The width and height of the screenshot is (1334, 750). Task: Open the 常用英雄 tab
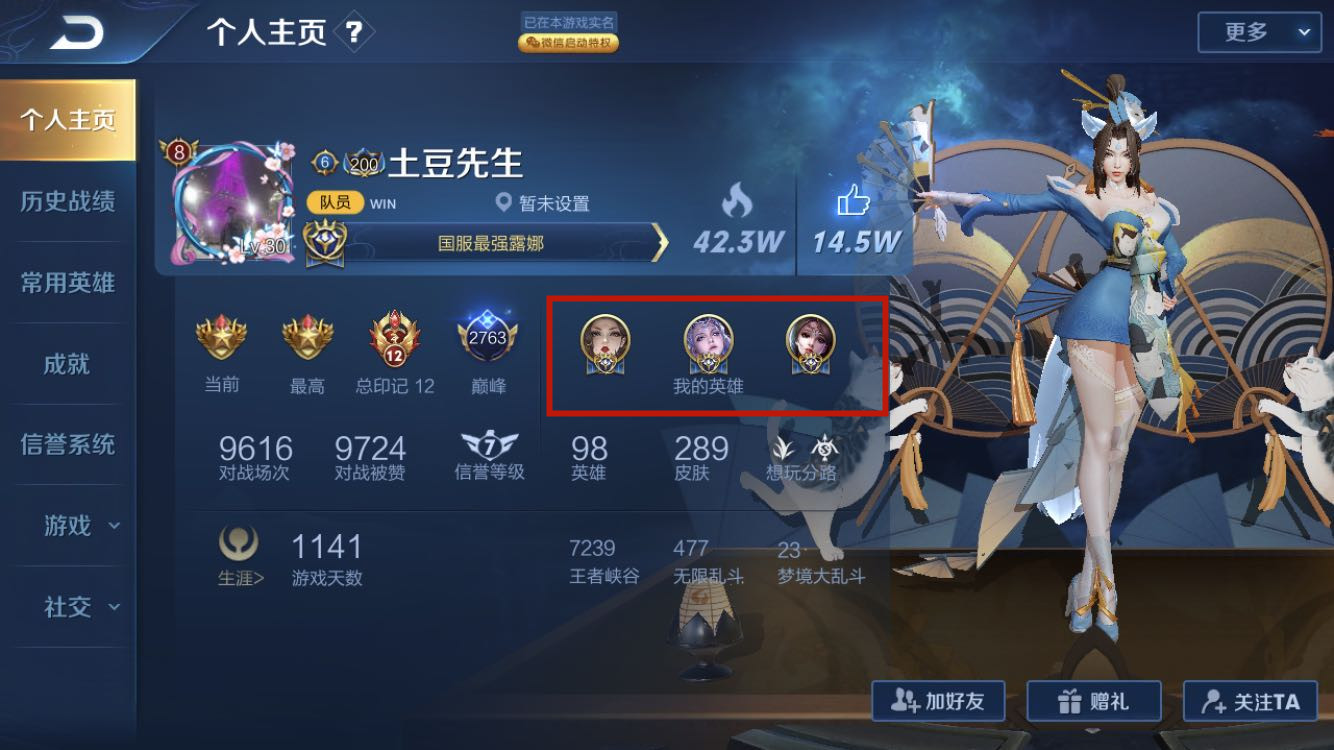(68, 283)
